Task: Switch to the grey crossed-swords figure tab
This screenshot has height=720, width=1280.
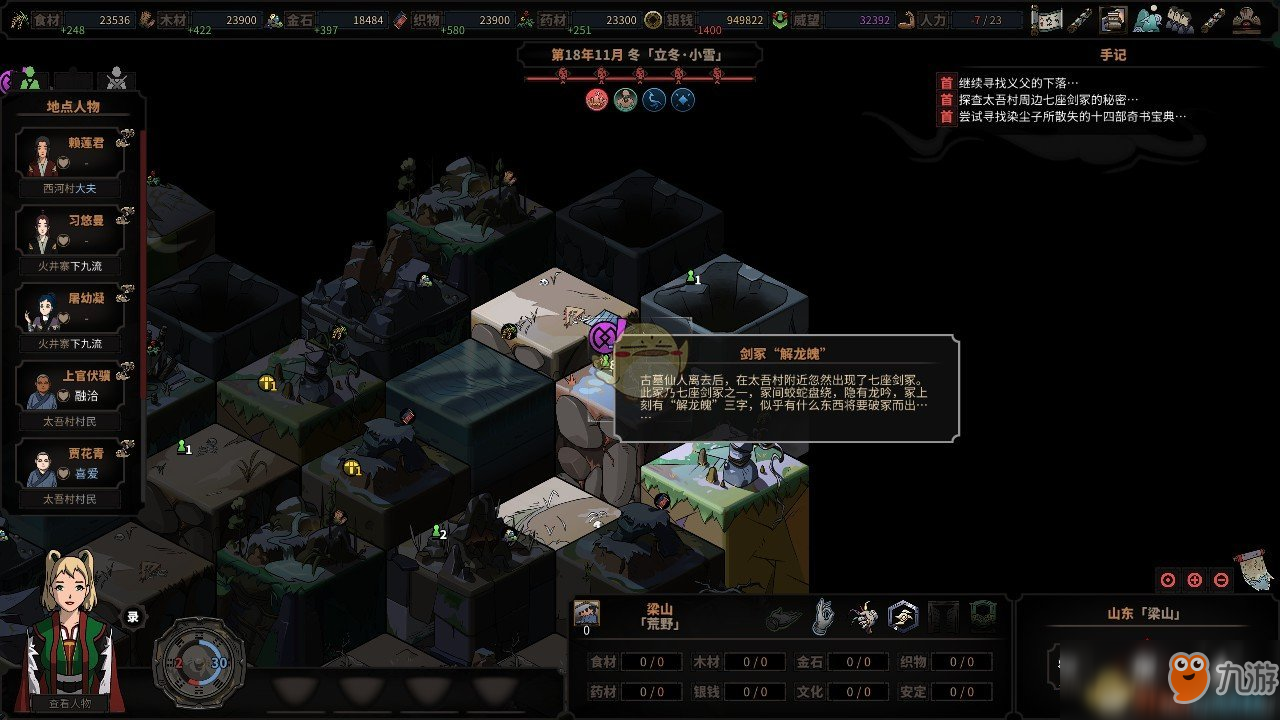Action: (x=117, y=78)
